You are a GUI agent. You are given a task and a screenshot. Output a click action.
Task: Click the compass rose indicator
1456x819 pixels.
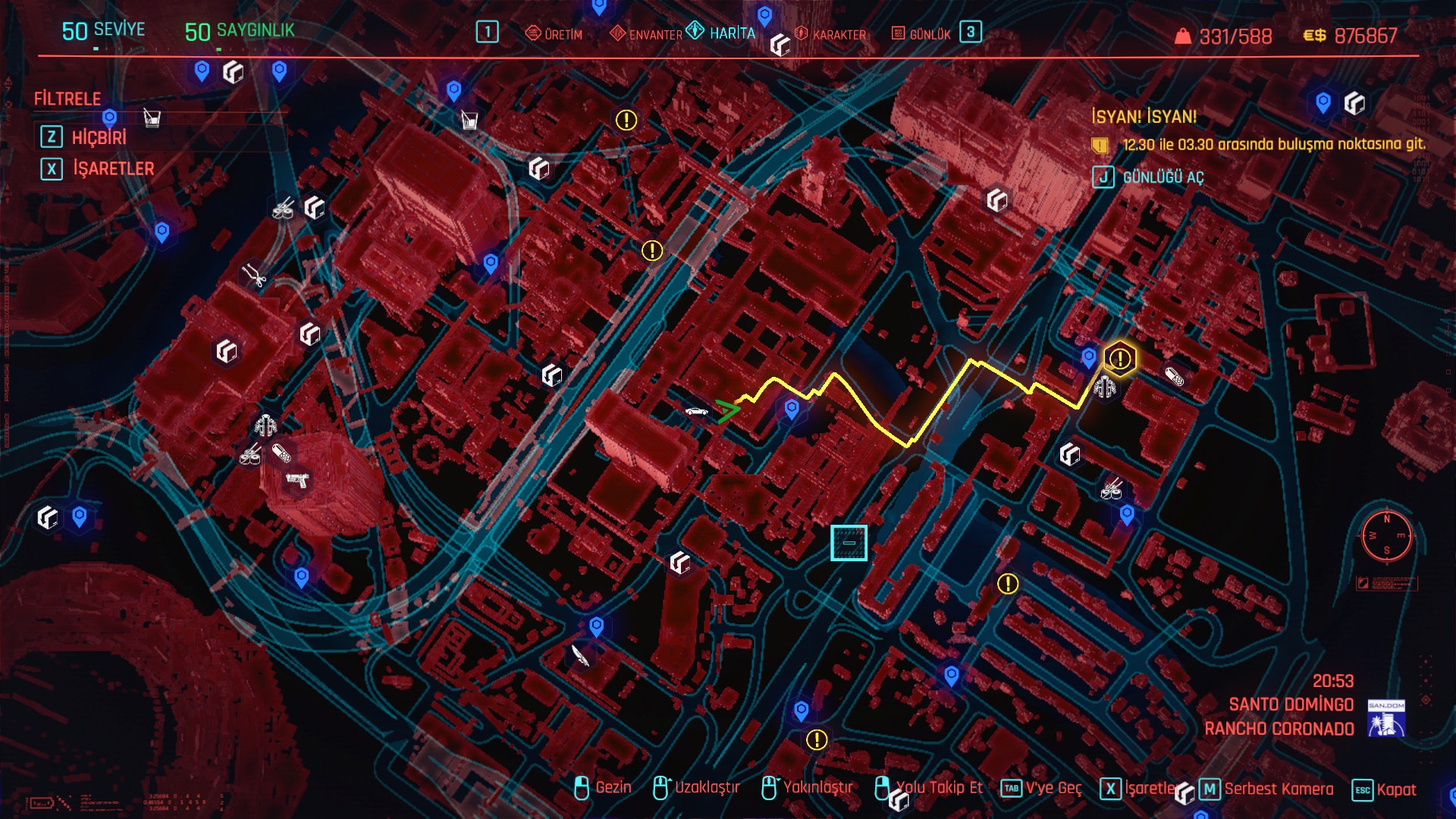[1386, 535]
